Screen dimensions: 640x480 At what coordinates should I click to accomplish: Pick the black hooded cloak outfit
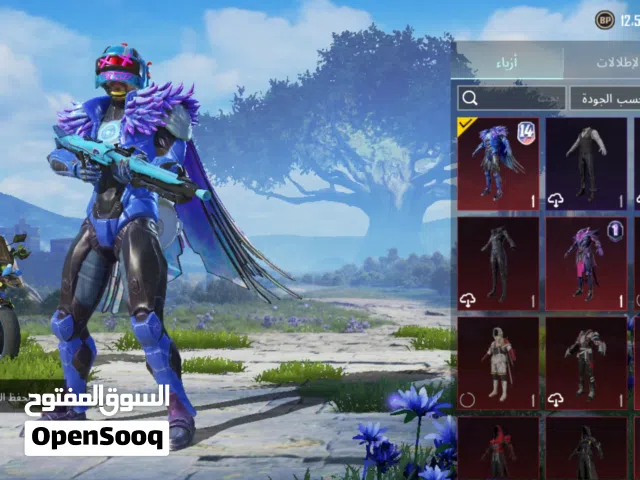(x=586, y=448)
